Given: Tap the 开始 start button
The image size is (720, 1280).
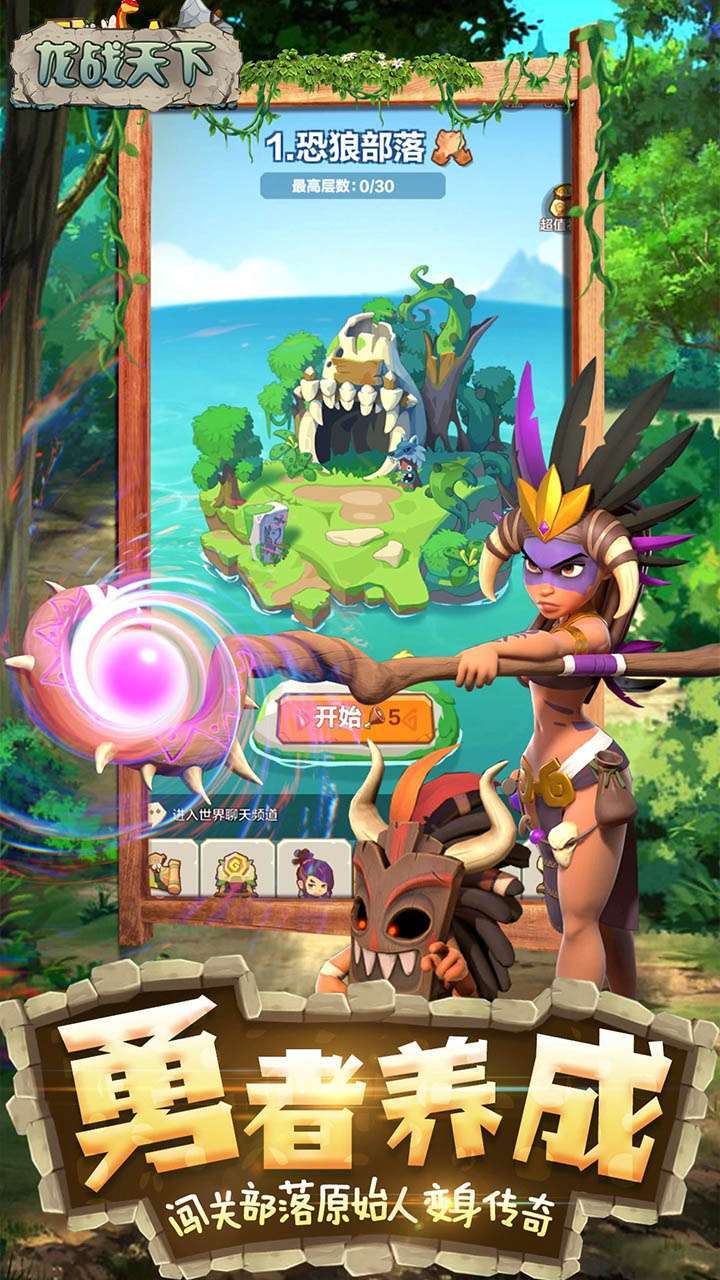Looking at the screenshot, I should click(x=357, y=717).
